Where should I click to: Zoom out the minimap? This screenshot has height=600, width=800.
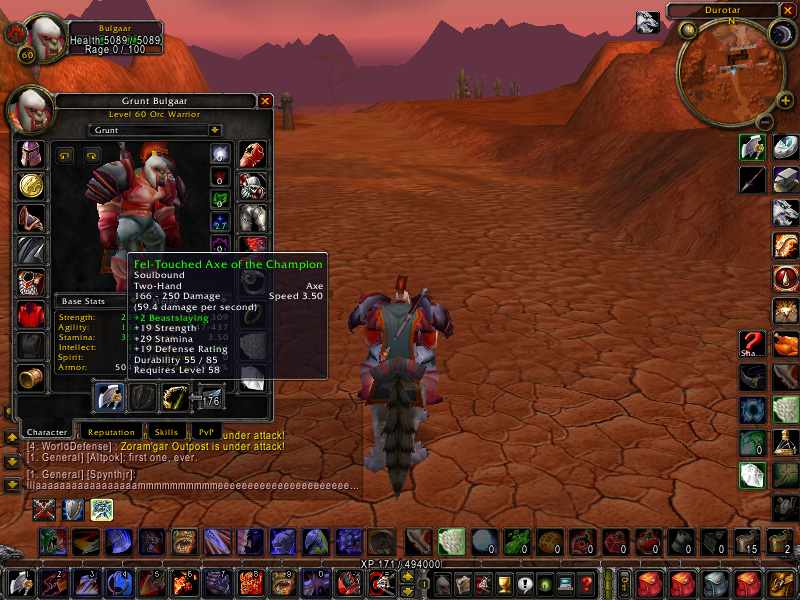pos(763,122)
